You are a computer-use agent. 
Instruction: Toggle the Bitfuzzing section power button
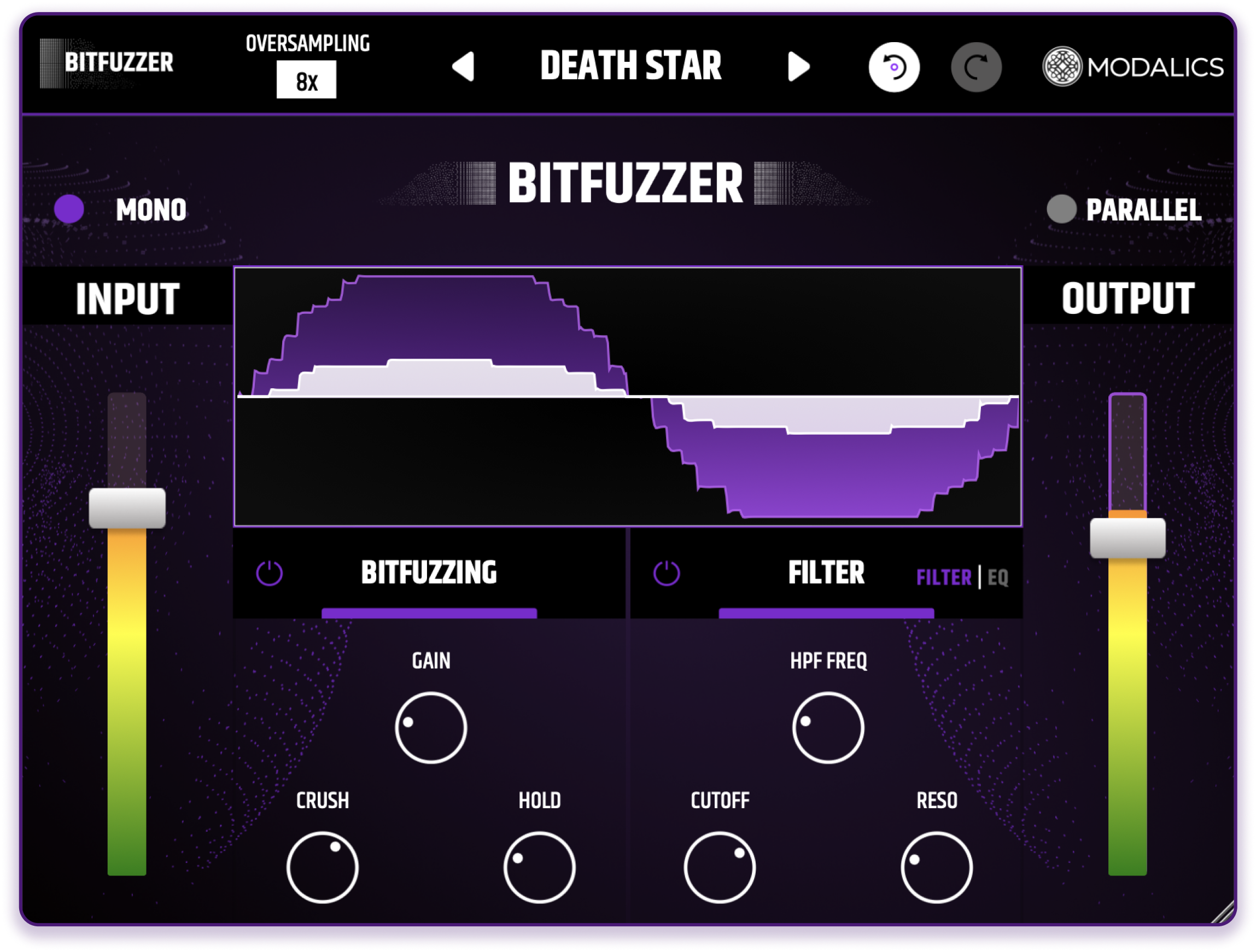coord(270,574)
